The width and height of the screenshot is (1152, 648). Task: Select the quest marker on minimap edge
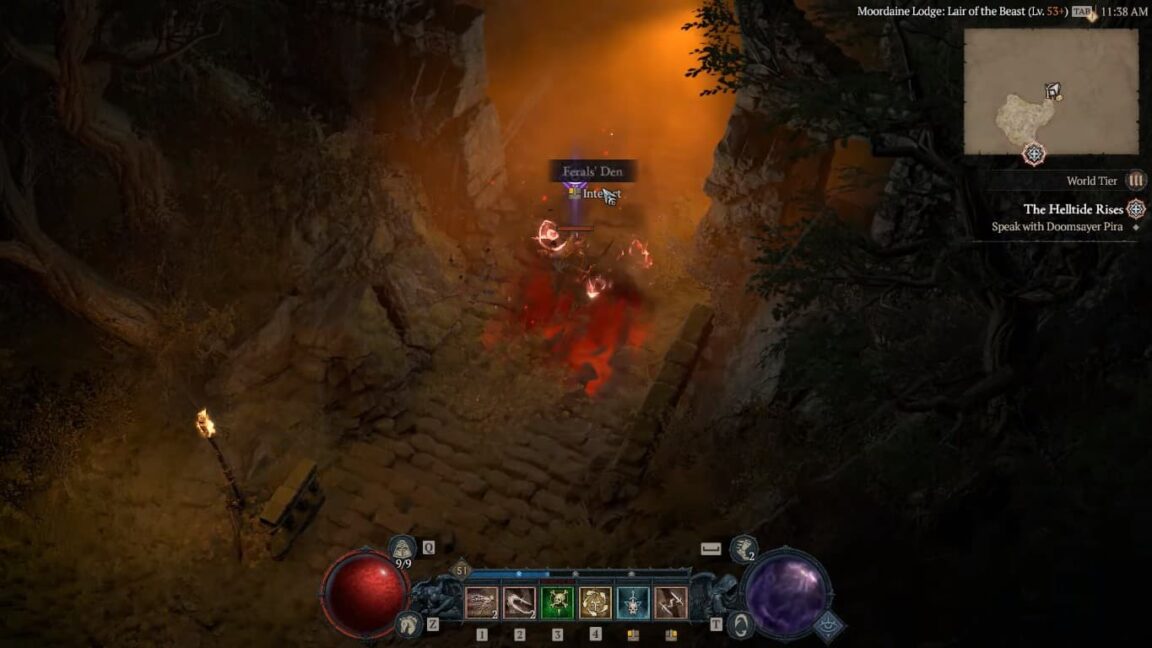[1034, 155]
